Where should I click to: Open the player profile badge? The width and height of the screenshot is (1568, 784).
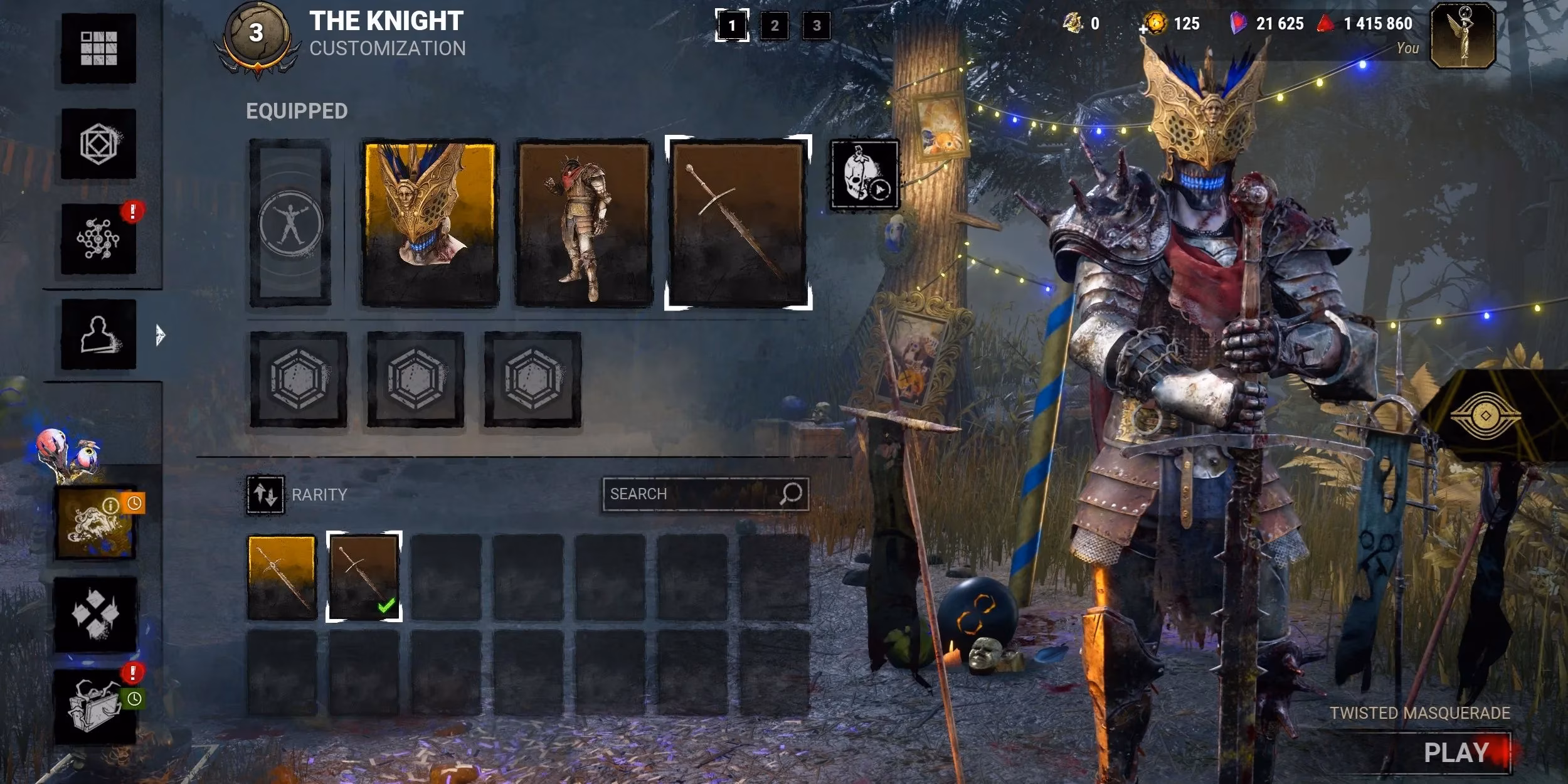click(1463, 36)
